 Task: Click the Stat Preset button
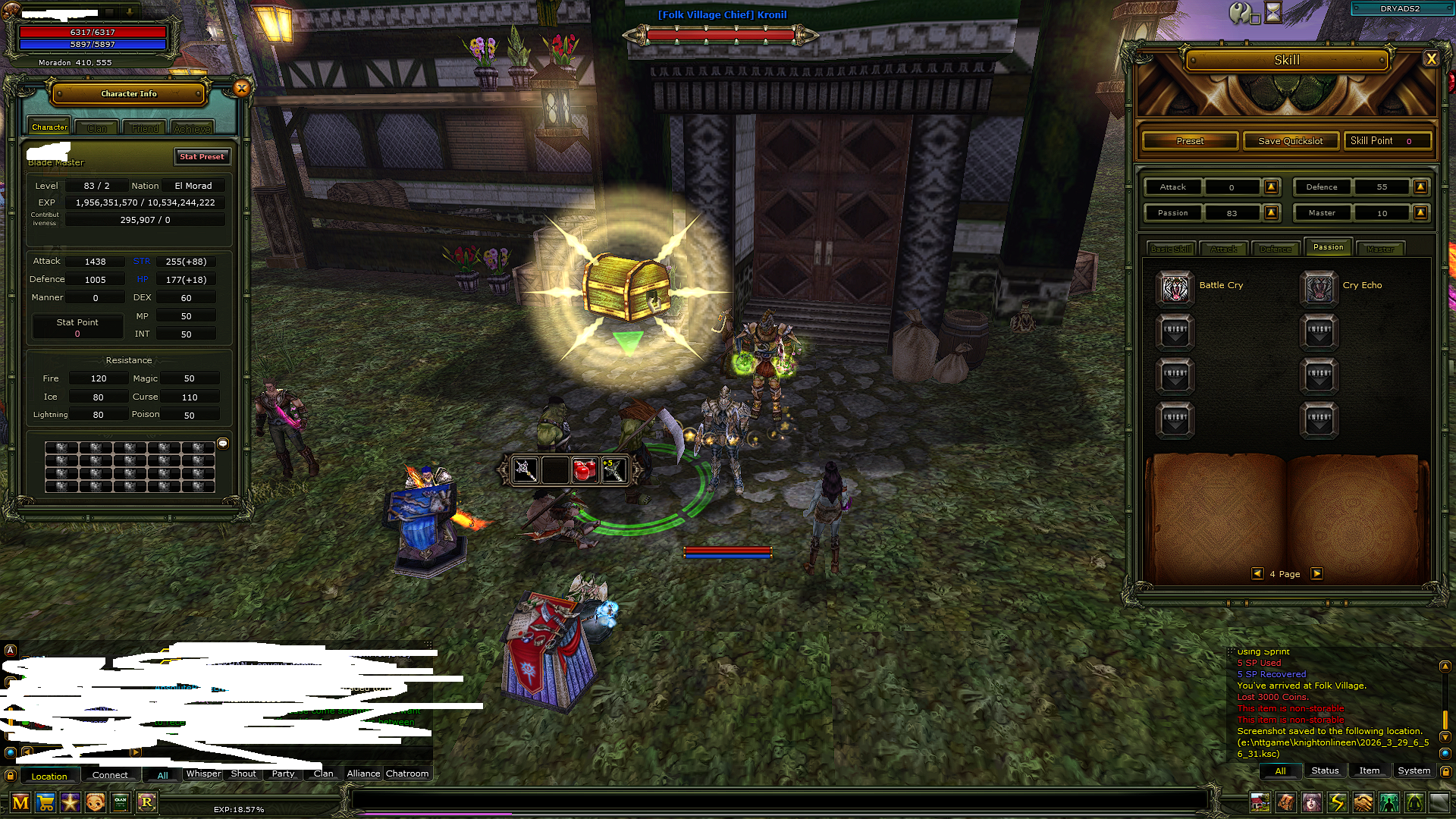[202, 157]
